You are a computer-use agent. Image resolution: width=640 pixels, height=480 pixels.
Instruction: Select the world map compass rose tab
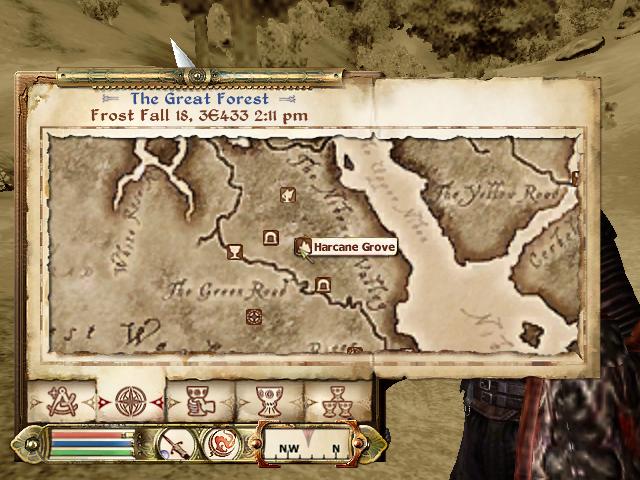click(129, 402)
